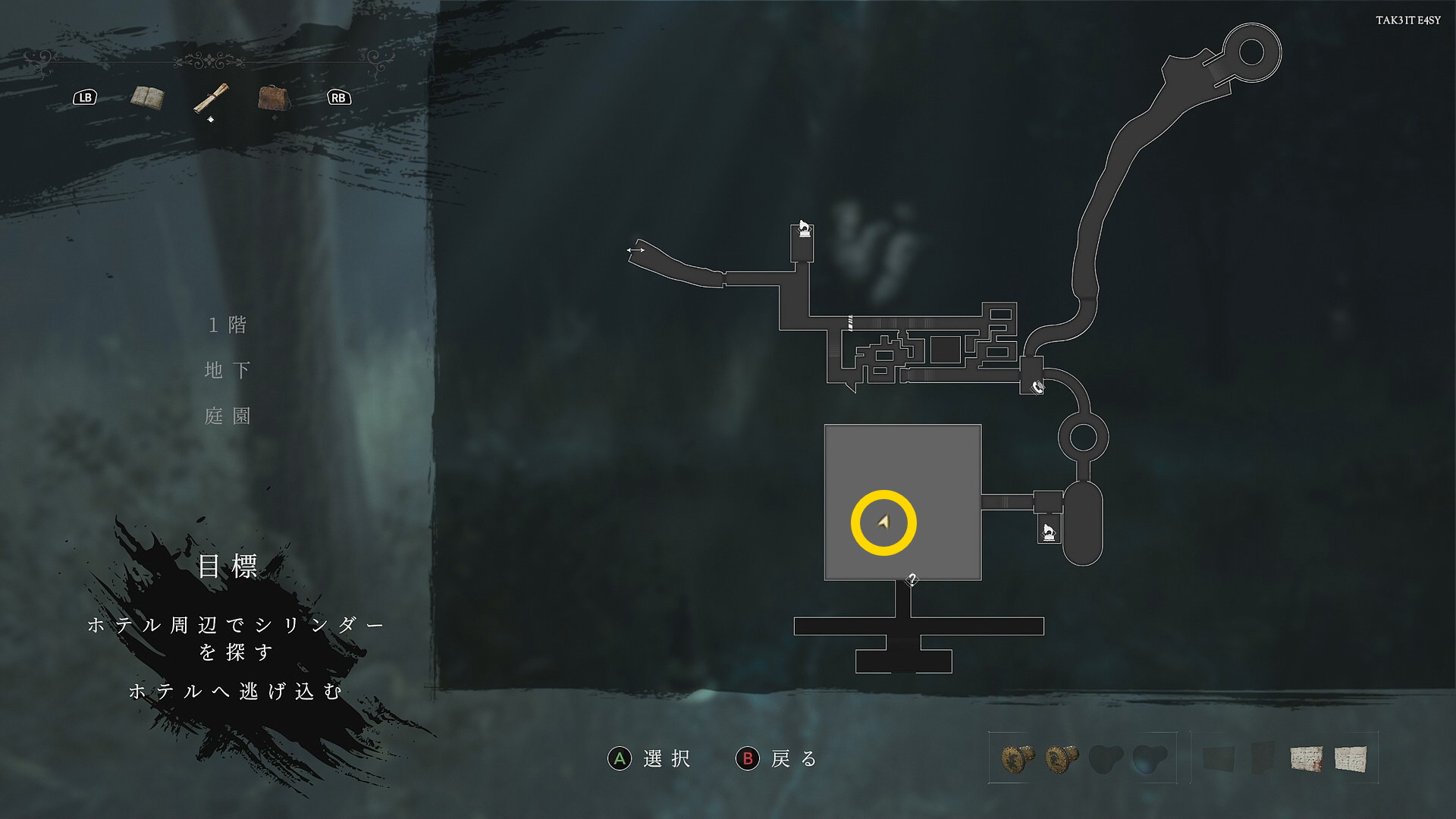The height and width of the screenshot is (819, 1456).
Task: Open the bloodstained paper note
Action: pos(1306,758)
